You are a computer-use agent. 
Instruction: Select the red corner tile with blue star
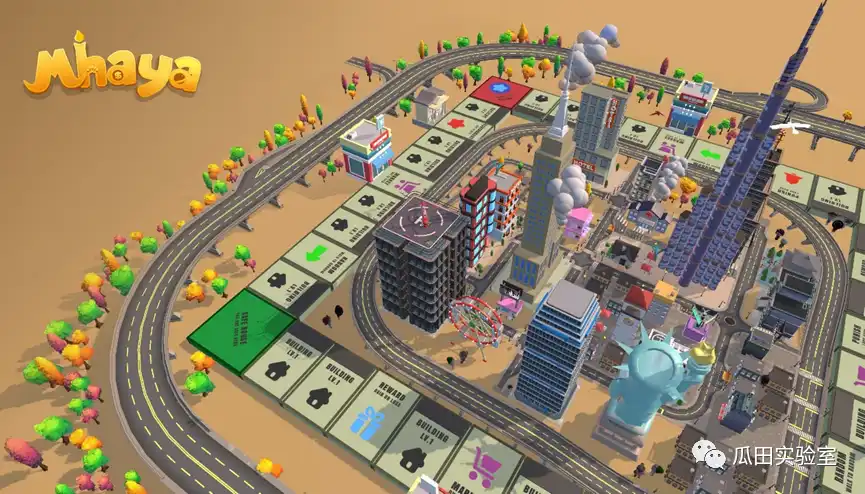[x=502, y=91]
